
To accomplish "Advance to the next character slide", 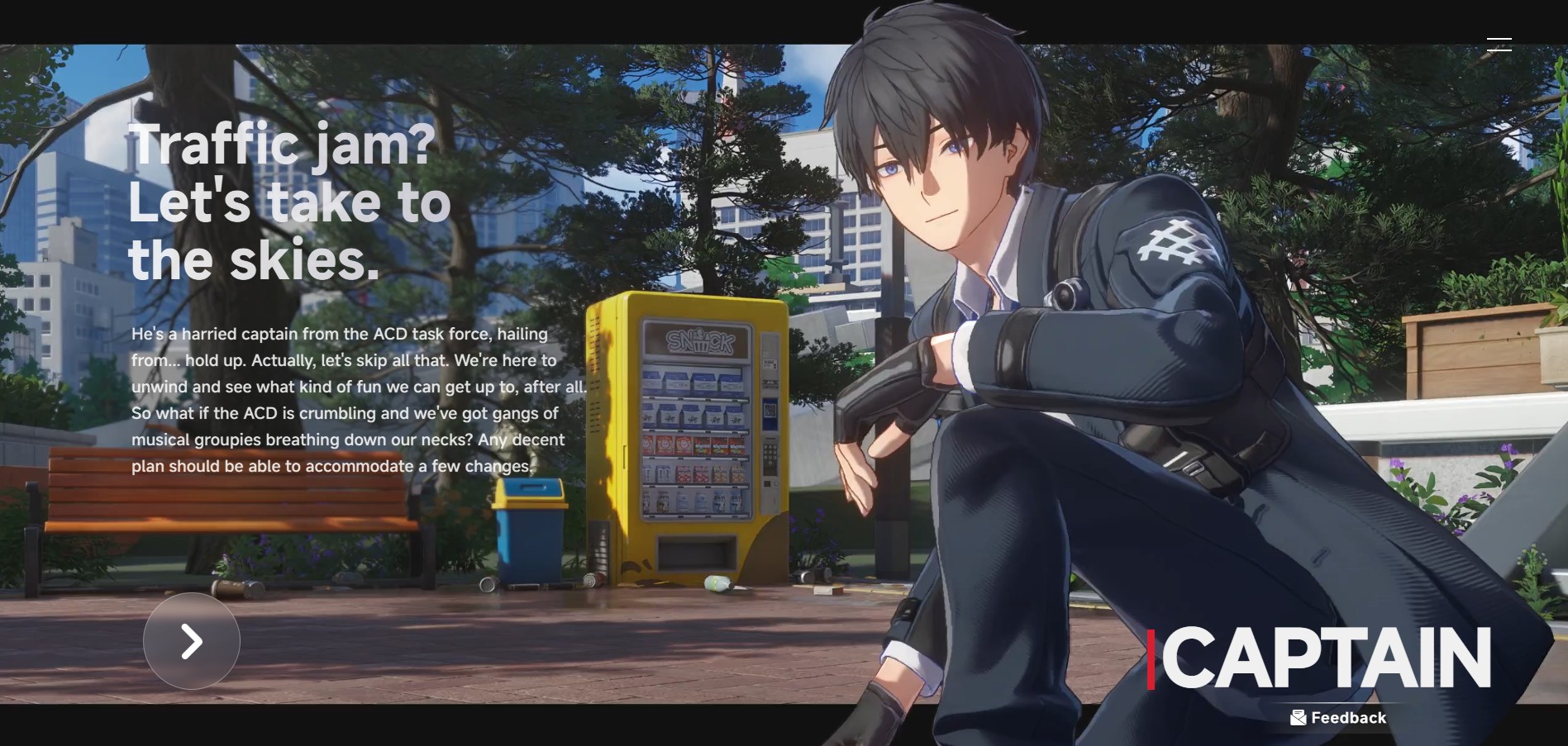I will 192,641.
